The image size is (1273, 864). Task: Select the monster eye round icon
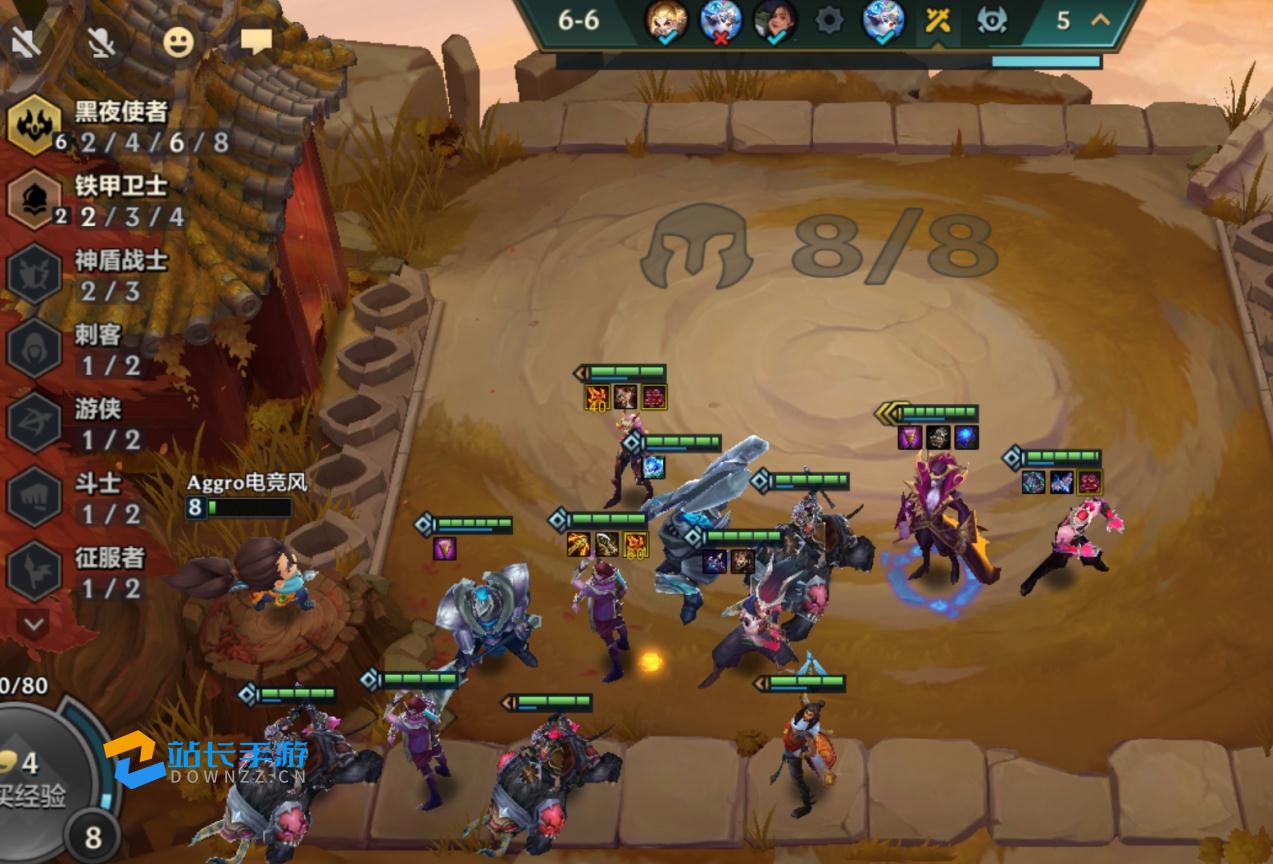992,20
